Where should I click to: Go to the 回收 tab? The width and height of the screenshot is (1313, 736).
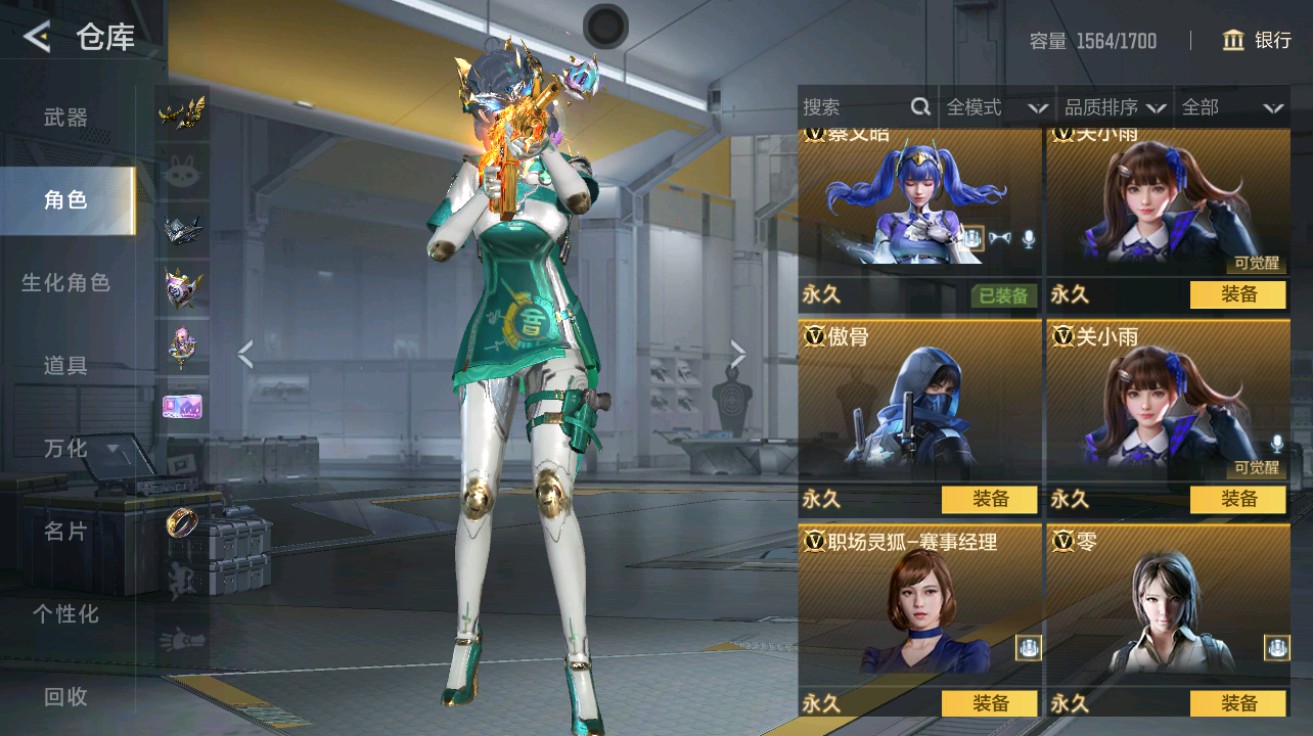tap(66, 697)
